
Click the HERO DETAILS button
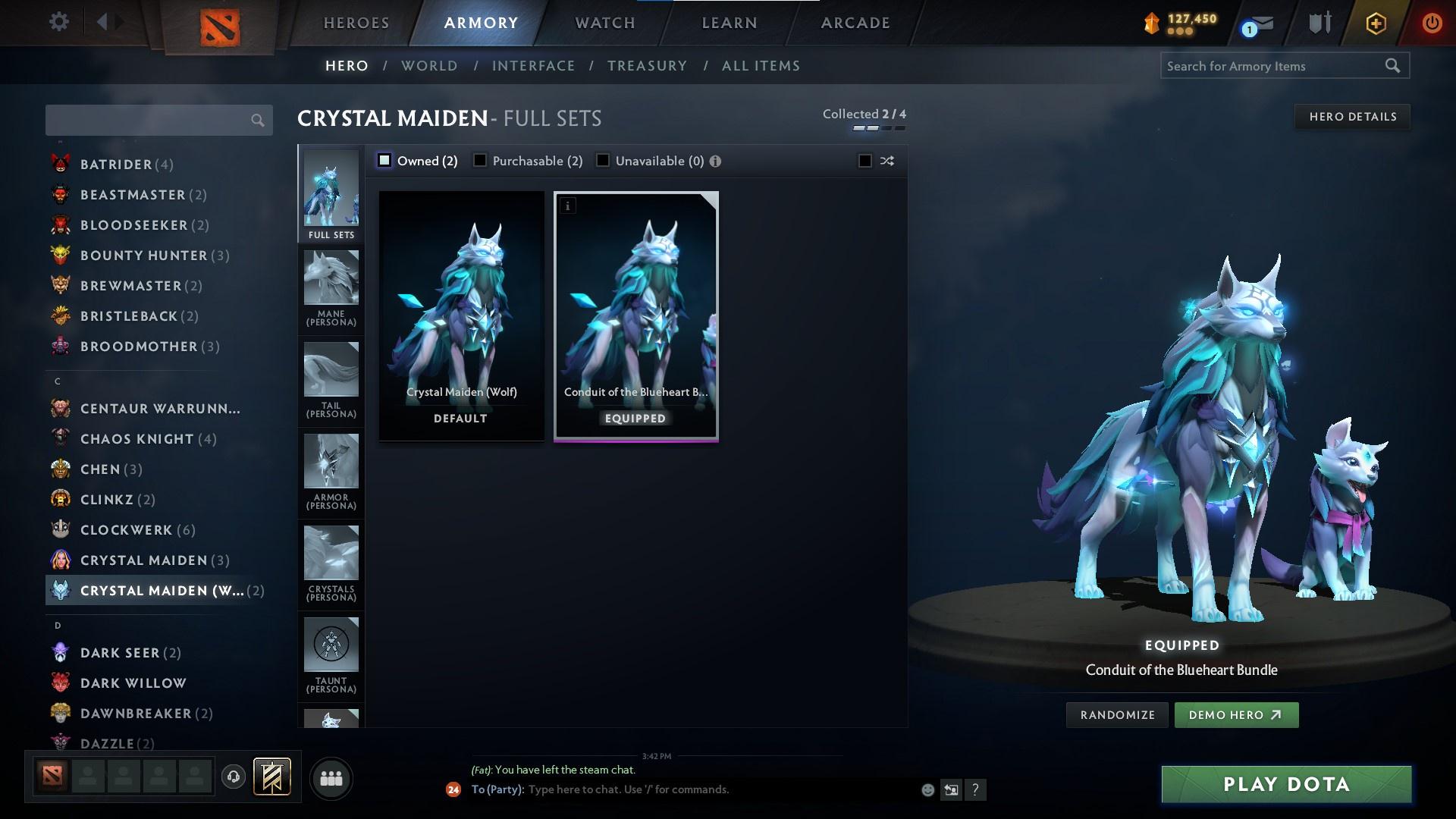[x=1353, y=116]
